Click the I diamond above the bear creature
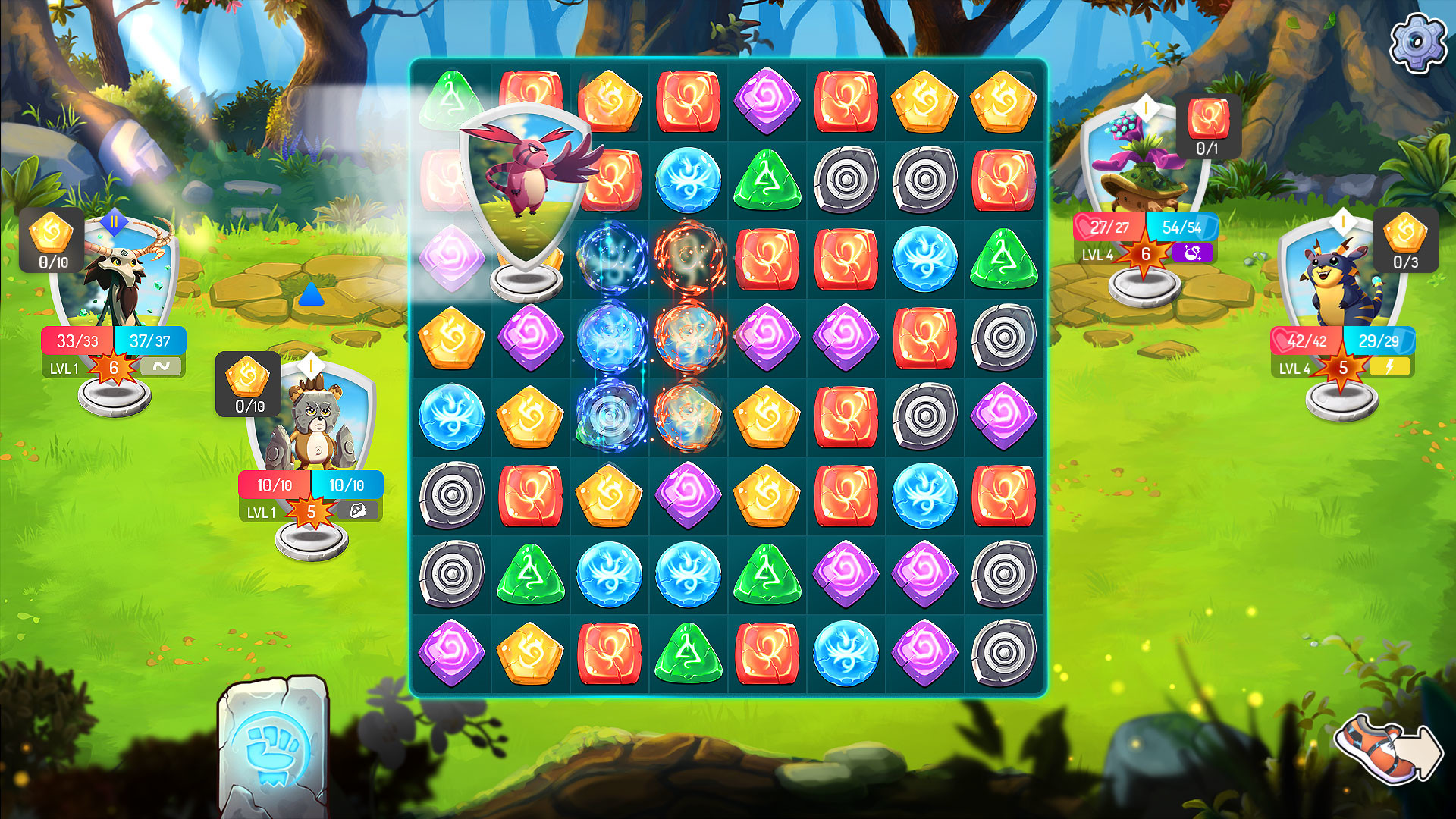The height and width of the screenshot is (819, 1456). click(309, 365)
